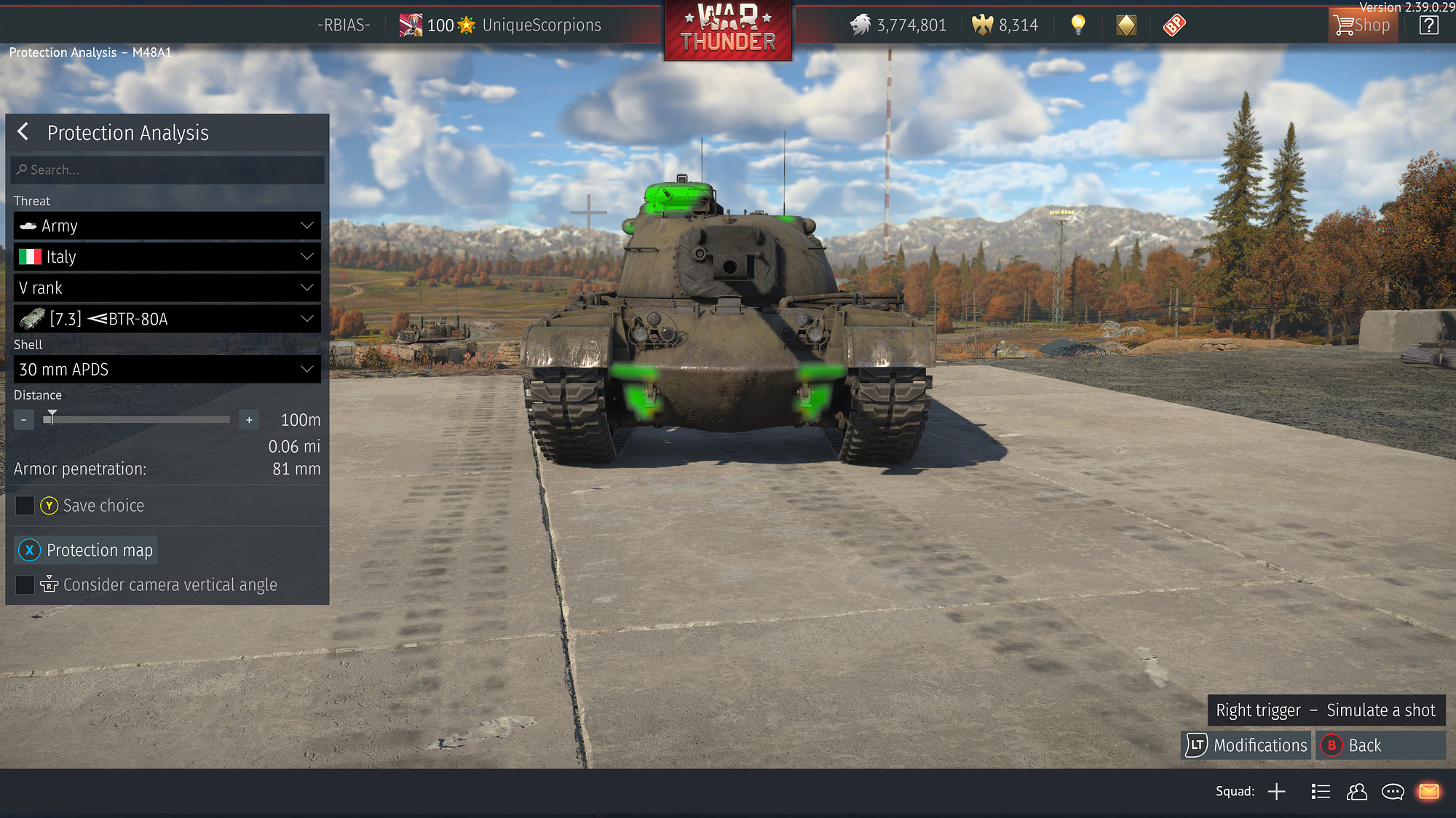Open the squad list icon
The height and width of the screenshot is (818, 1456).
click(1320, 791)
